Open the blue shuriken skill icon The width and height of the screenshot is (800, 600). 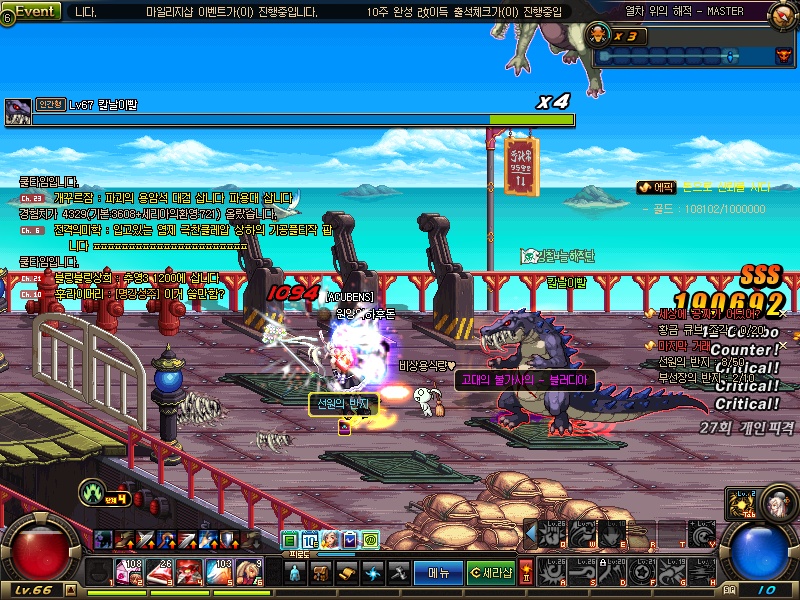click(372, 573)
